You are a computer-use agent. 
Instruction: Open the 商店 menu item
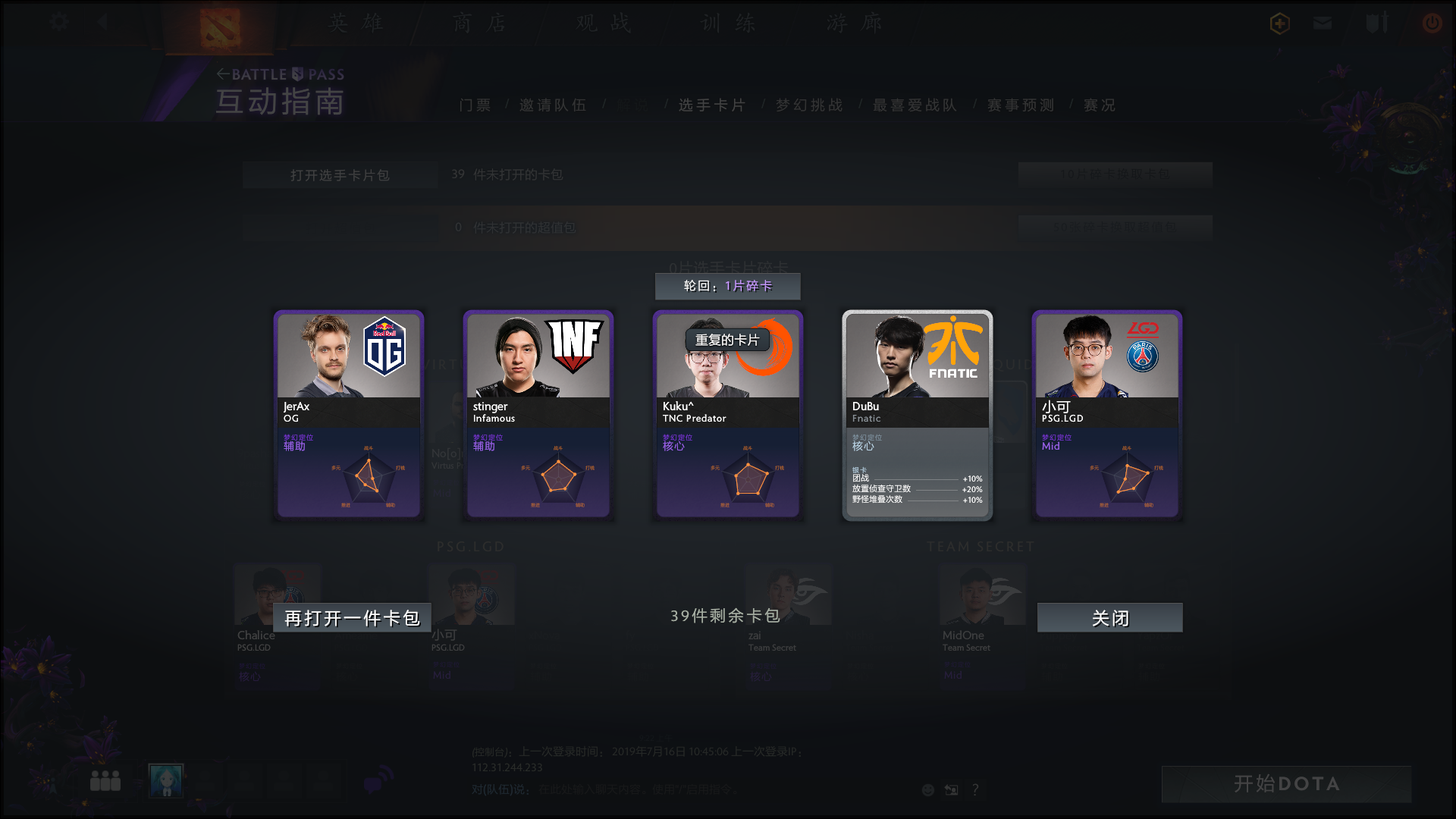click(x=478, y=24)
